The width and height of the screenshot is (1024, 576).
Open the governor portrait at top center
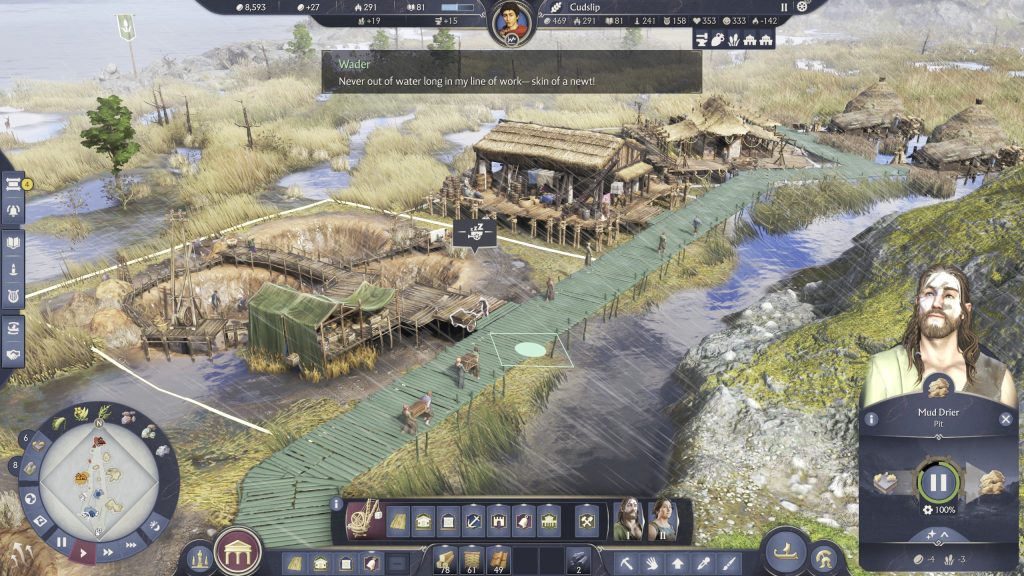click(511, 22)
